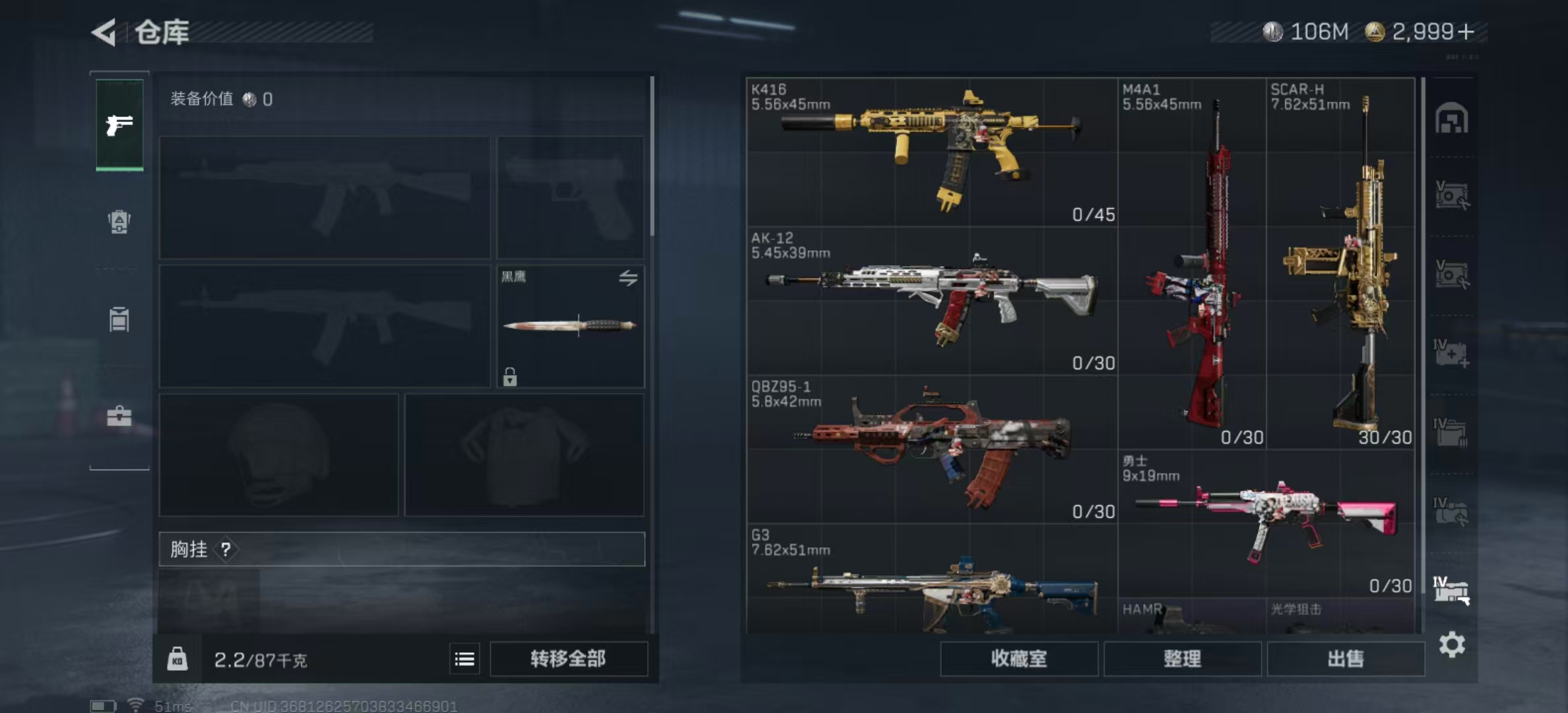Go back from the 仓库 warehouse screen
This screenshot has width=1568, height=713.
point(104,32)
